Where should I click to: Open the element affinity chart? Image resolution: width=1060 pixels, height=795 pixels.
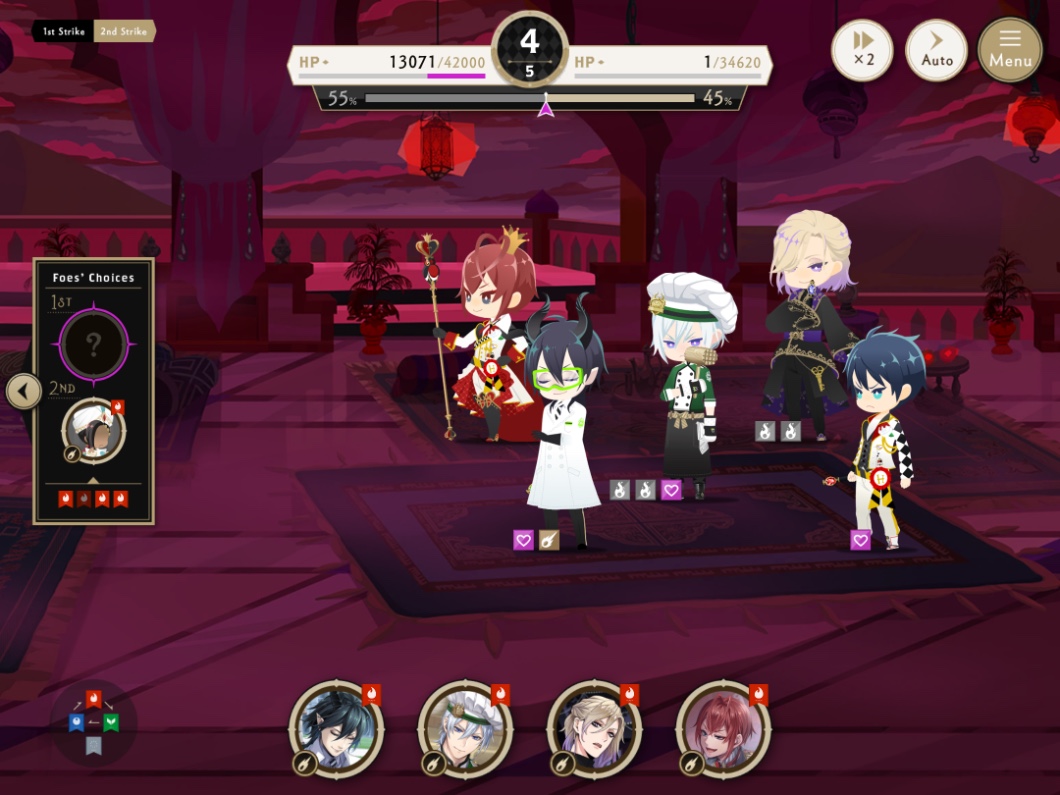coord(94,722)
